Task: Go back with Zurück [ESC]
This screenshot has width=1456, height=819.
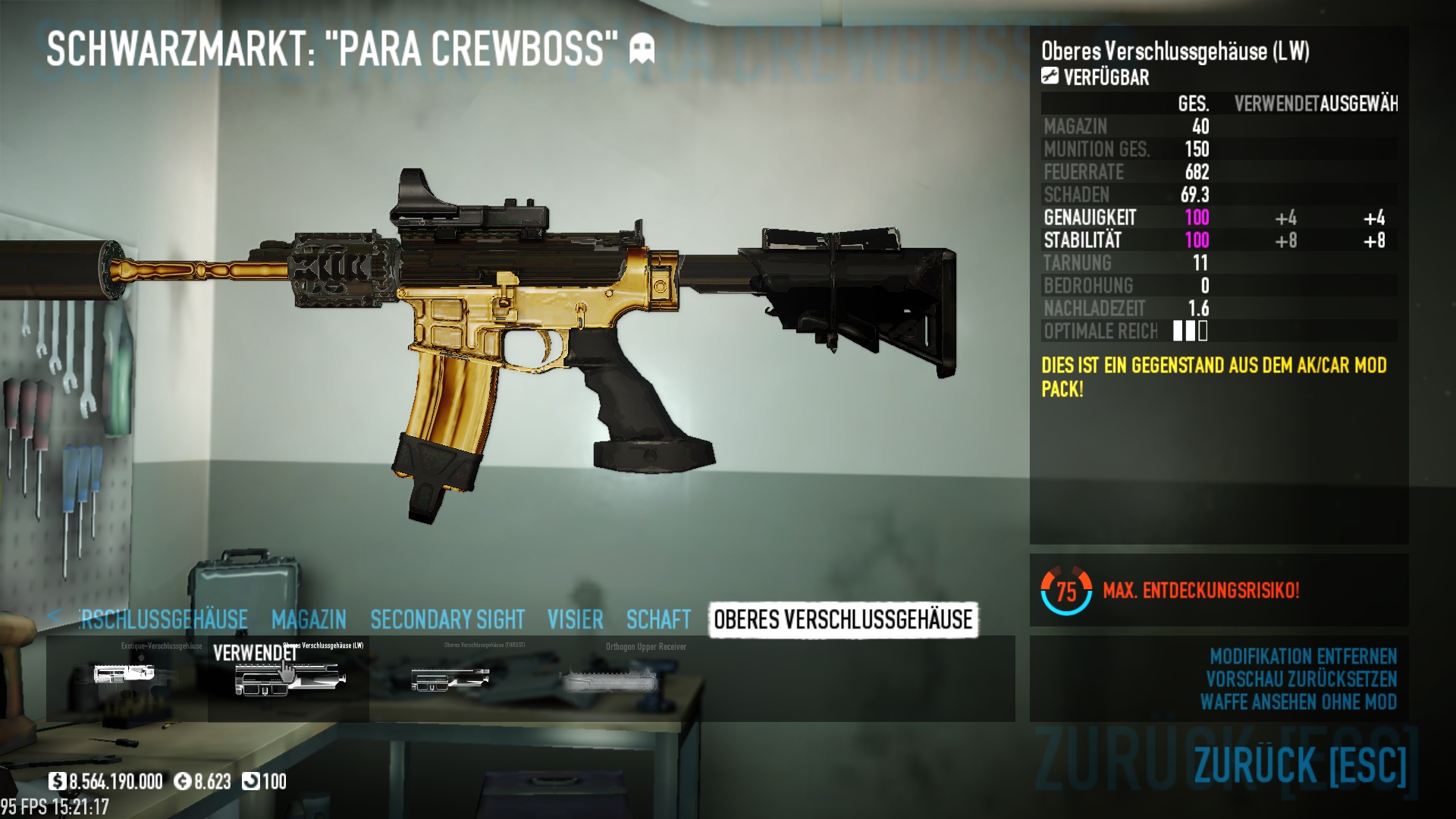Action: [x=1300, y=764]
